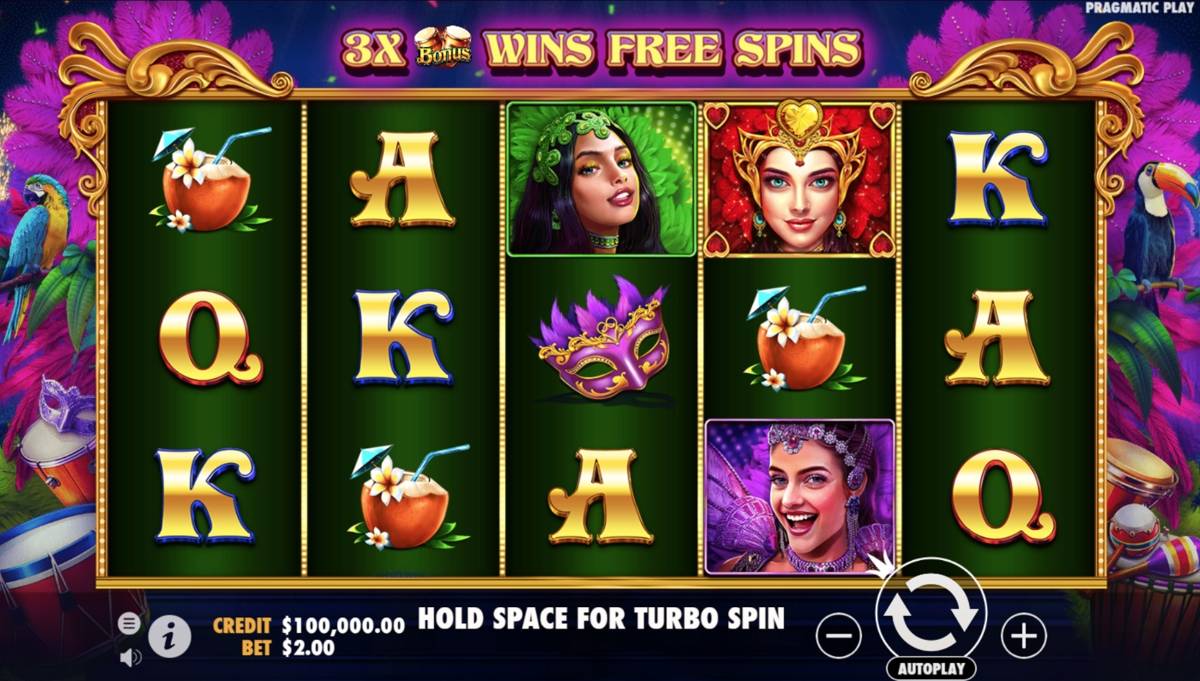Increase the bet with the plus button
The height and width of the screenshot is (681, 1200).
coord(1023,634)
